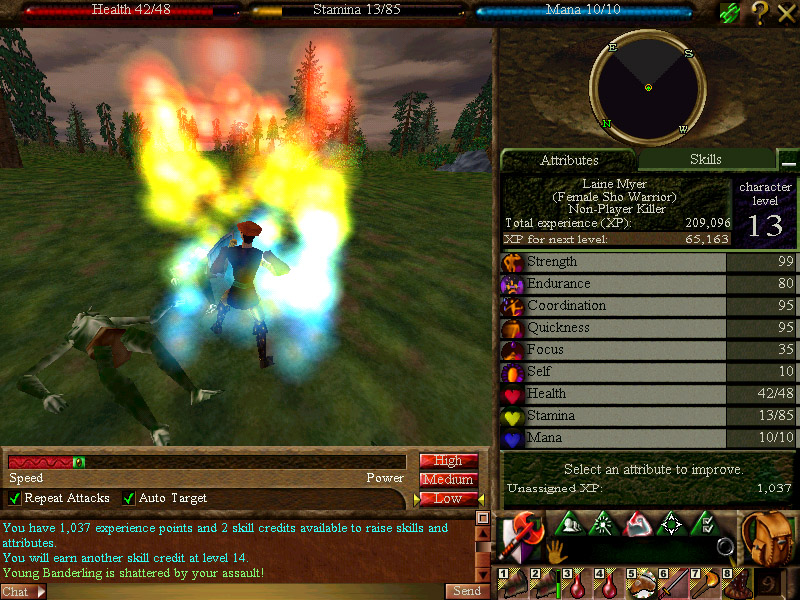Select the Coordination attribute row
The height and width of the screenshot is (600, 800).
614,306
